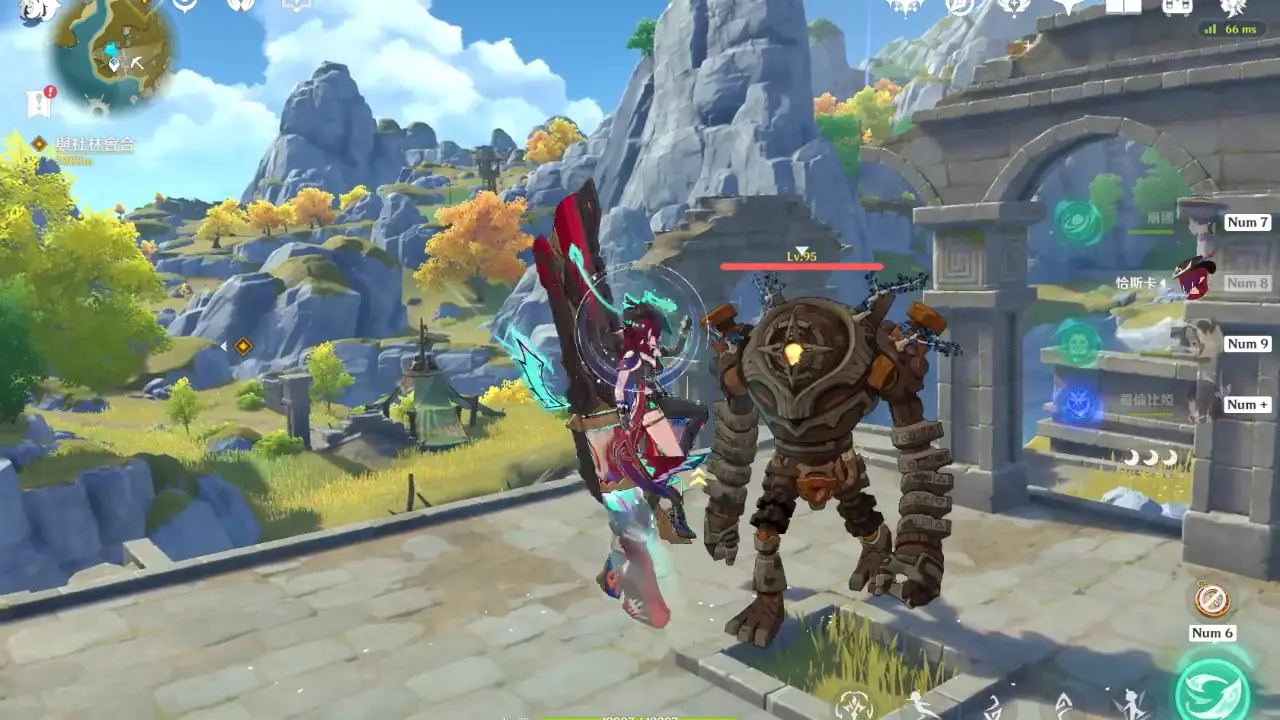The width and height of the screenshot is (1280, 720).
Task: Open the exclamation mark notice icon
Action: (39, 102)
